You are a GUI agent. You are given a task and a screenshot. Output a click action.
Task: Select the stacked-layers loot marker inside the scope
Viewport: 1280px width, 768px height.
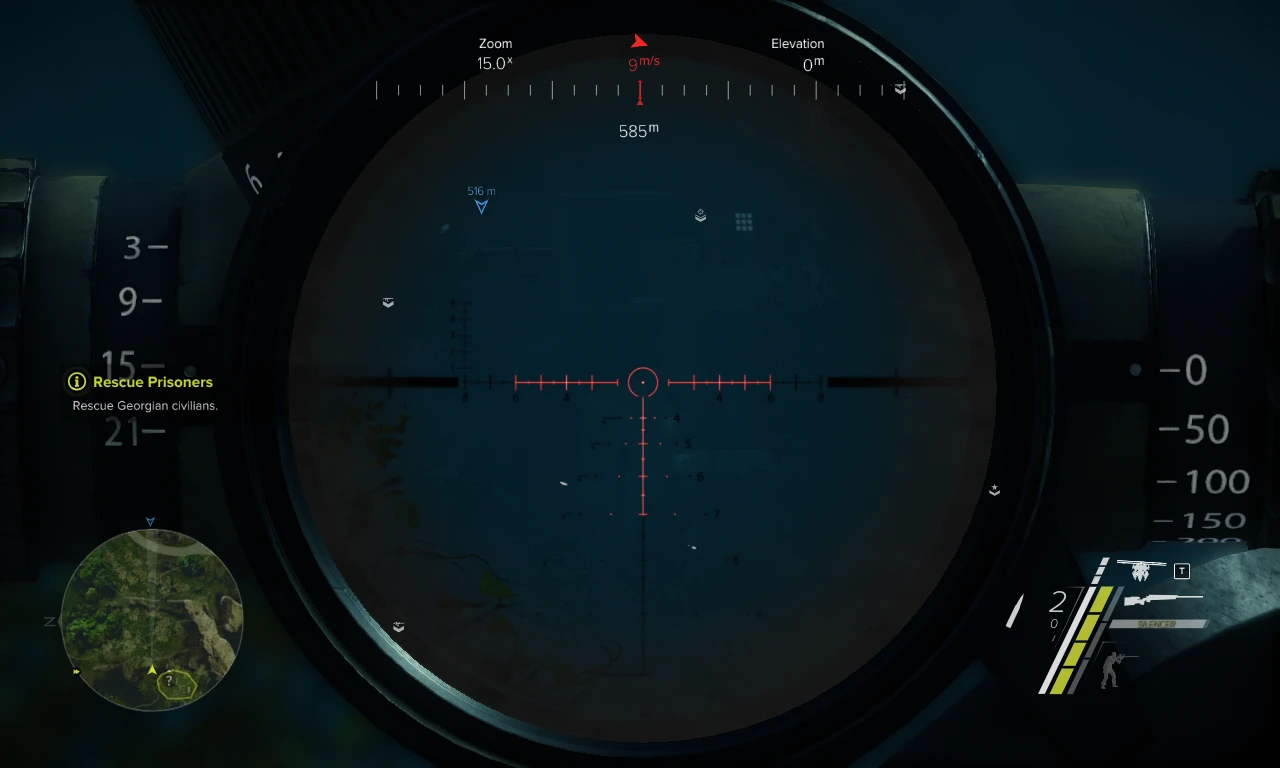[699, 215]
